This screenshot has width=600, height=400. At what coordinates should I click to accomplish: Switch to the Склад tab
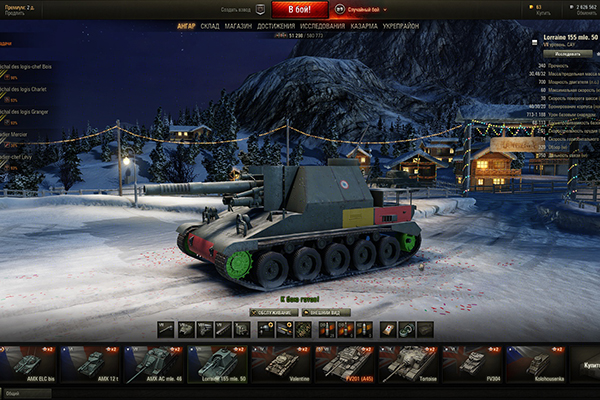210,26
